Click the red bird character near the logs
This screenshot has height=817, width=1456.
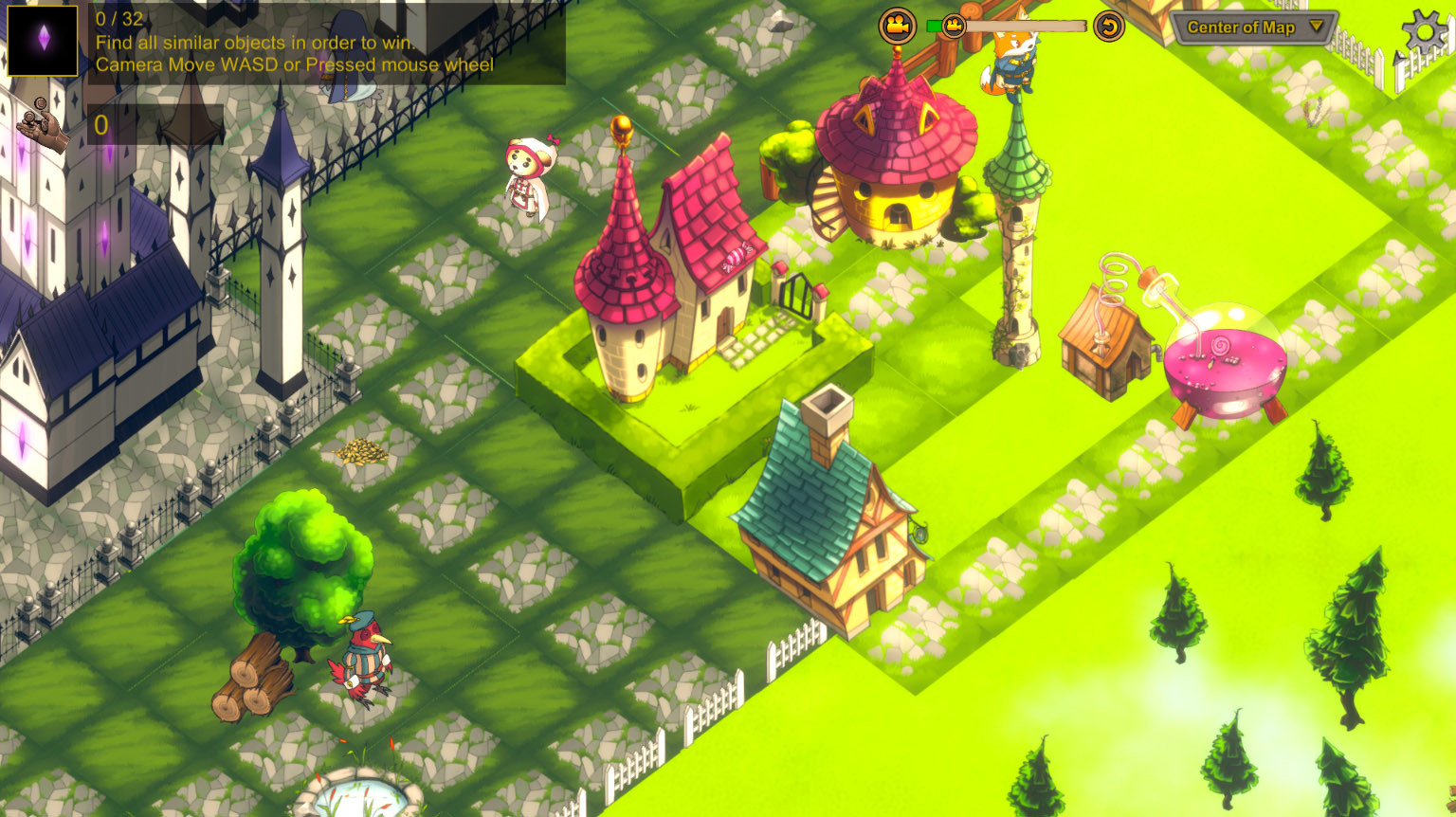[x=365, y=663]
